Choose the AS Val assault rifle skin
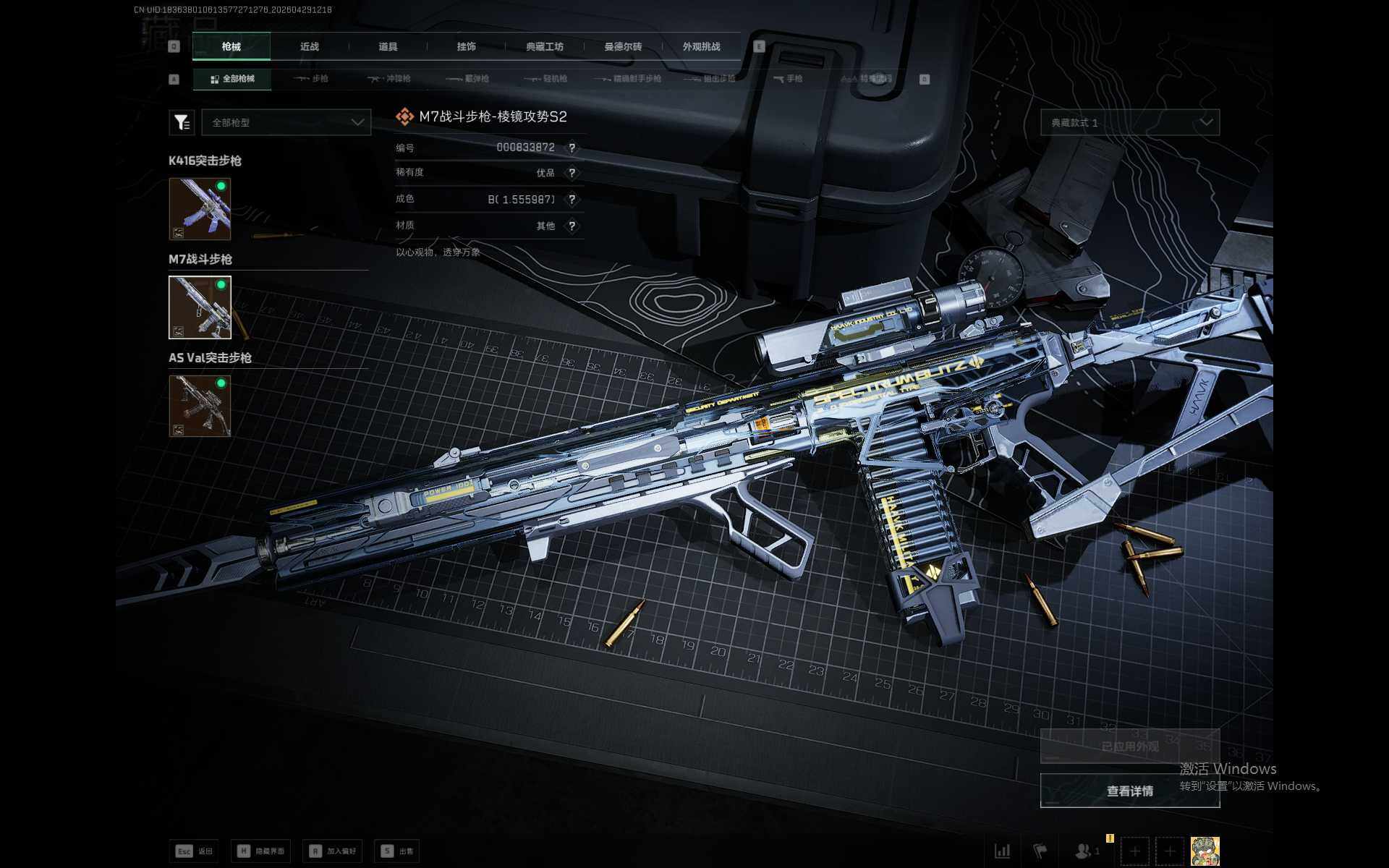This screenshot has width=1389, height=868. pyautogui.click(x=200, y=406)
